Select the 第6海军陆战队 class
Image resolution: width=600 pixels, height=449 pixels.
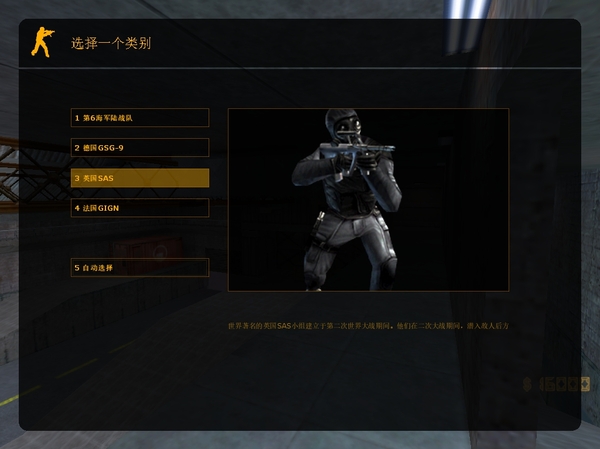[139, 118]
